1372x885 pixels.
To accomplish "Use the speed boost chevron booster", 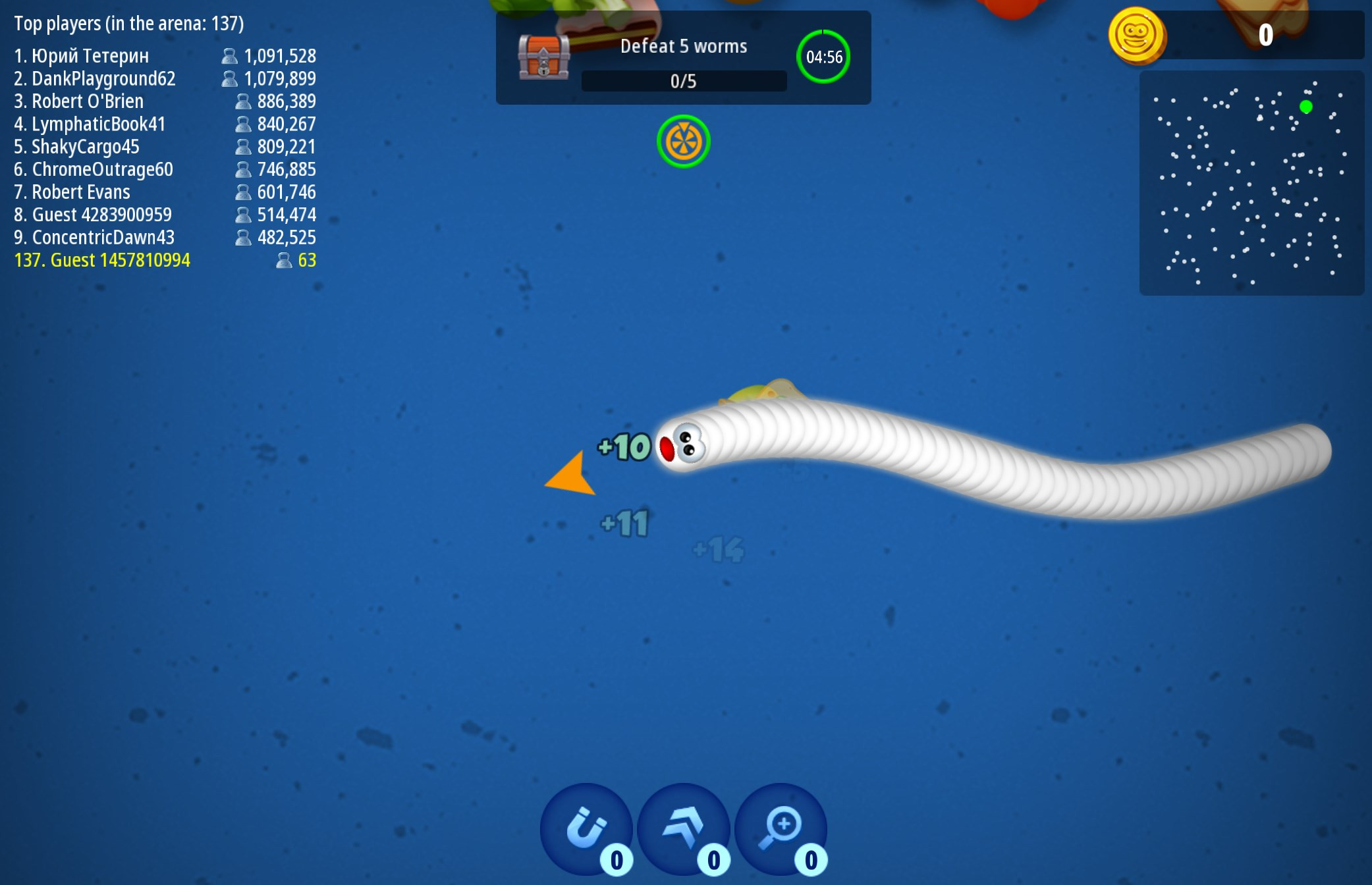I will [683, 828].
